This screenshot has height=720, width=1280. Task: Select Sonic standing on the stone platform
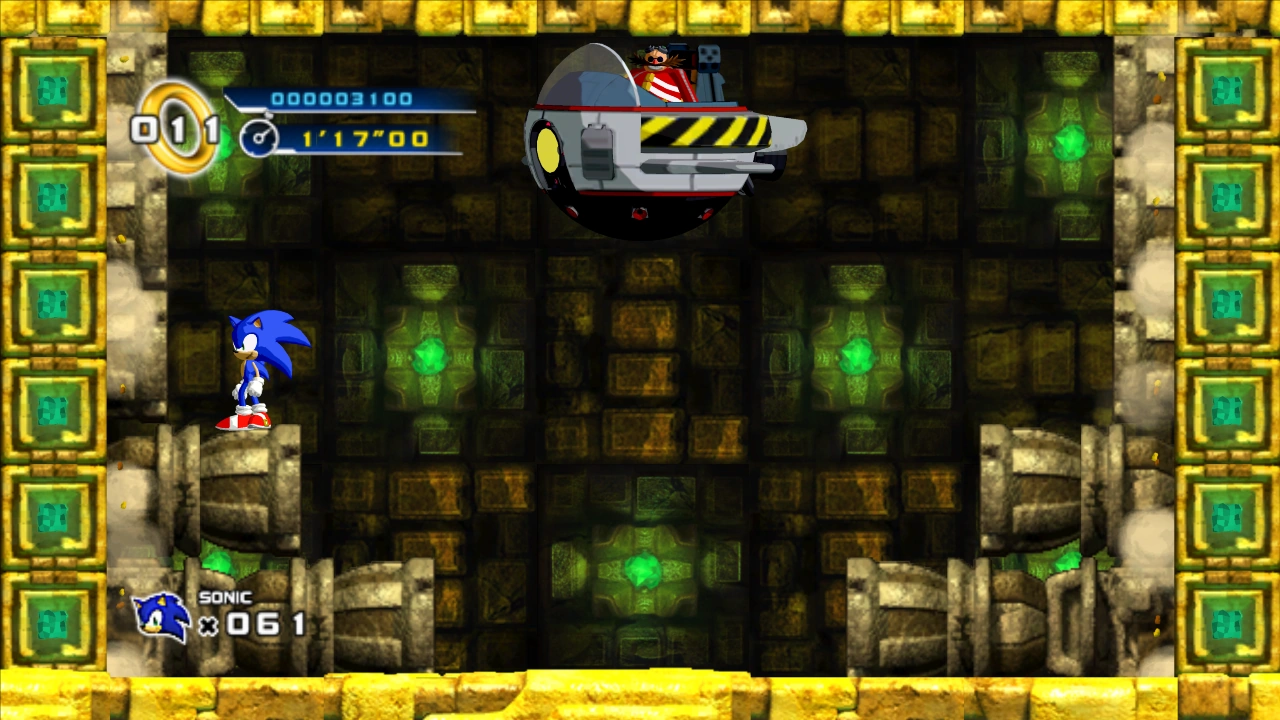[255, 370]
